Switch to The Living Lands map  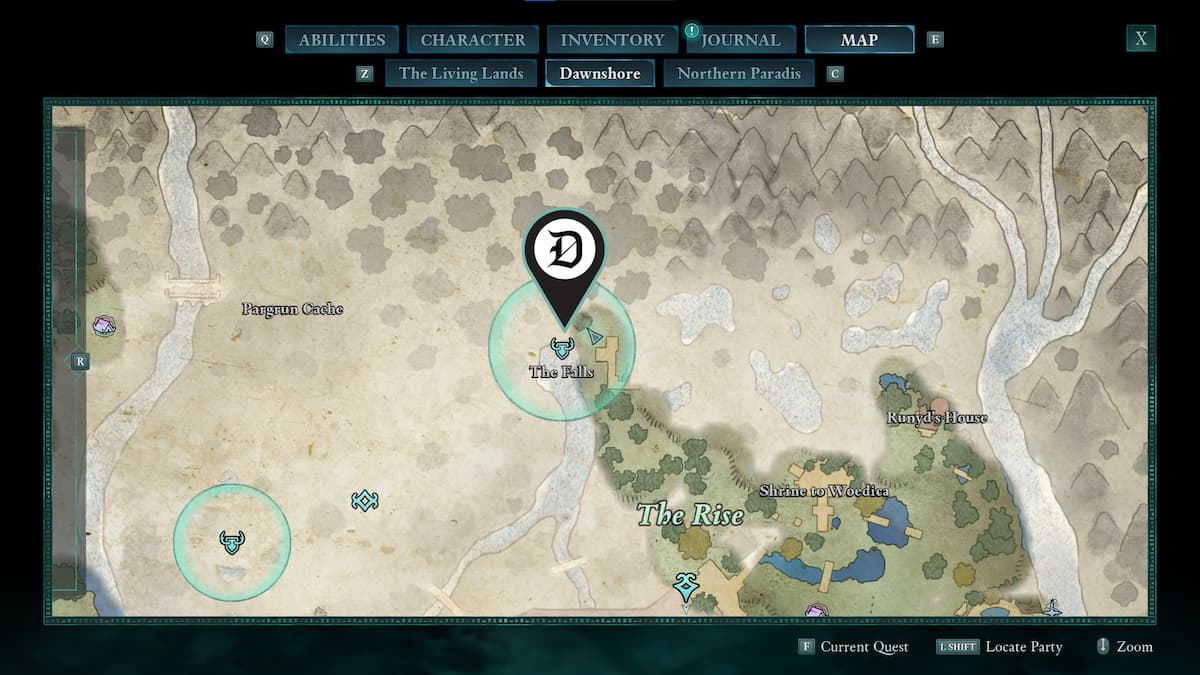461,73
